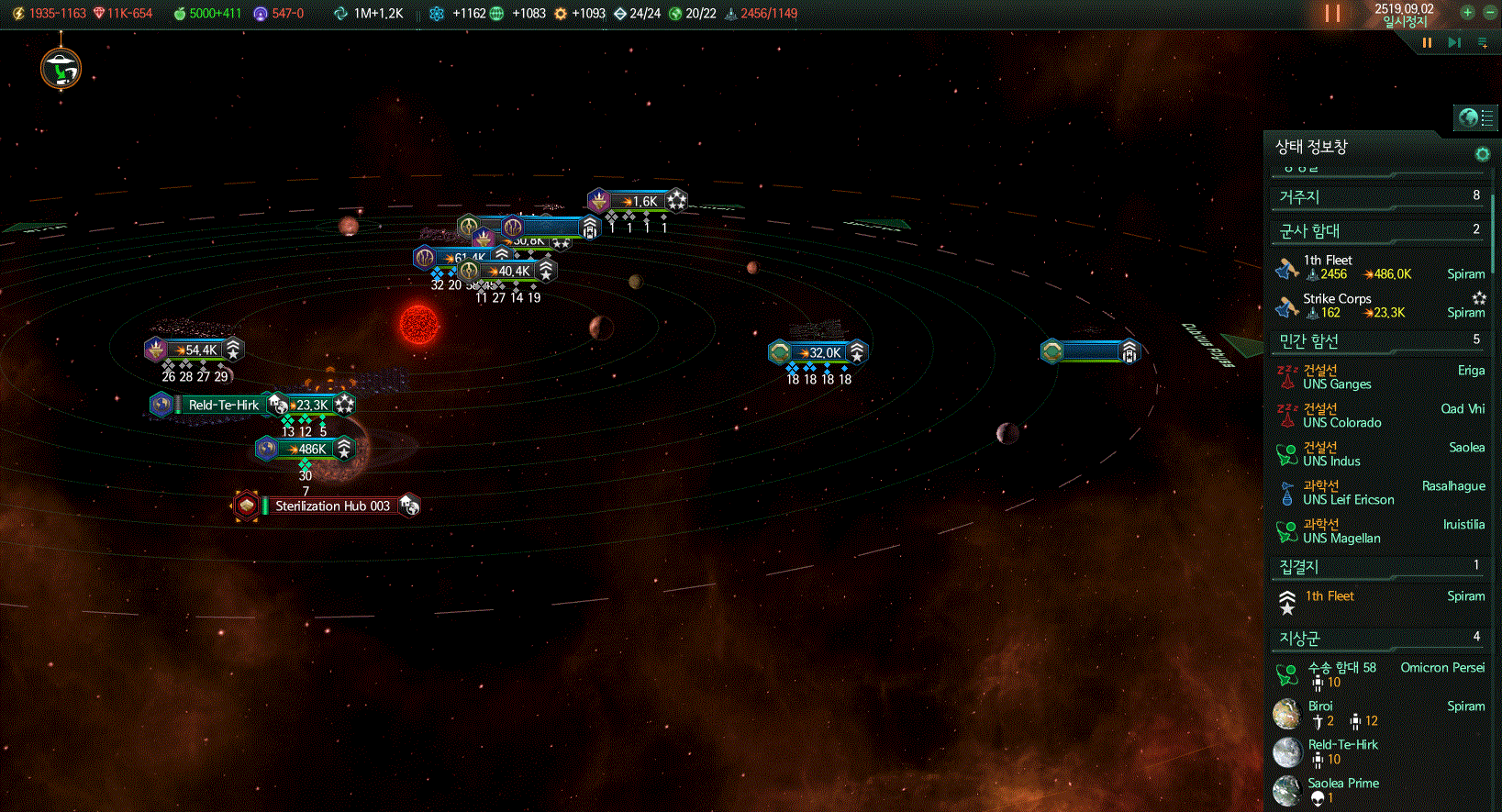The width and height of the screenshot is (1502, 812).
Task: Open the colonization notification alert icon
Action: [x=61, y=69]
